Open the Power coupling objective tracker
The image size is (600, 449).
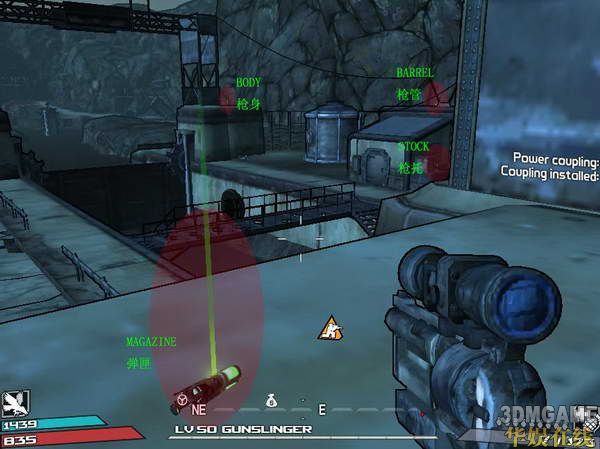(x=555, y=166)
